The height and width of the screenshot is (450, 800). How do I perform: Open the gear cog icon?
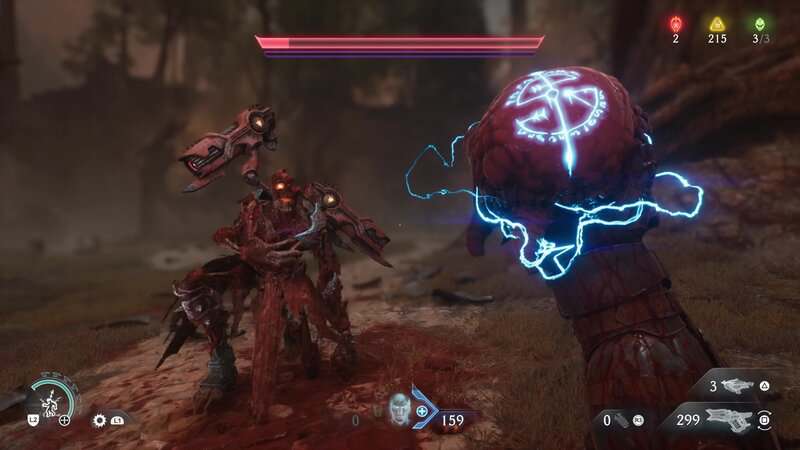point(100,420)
